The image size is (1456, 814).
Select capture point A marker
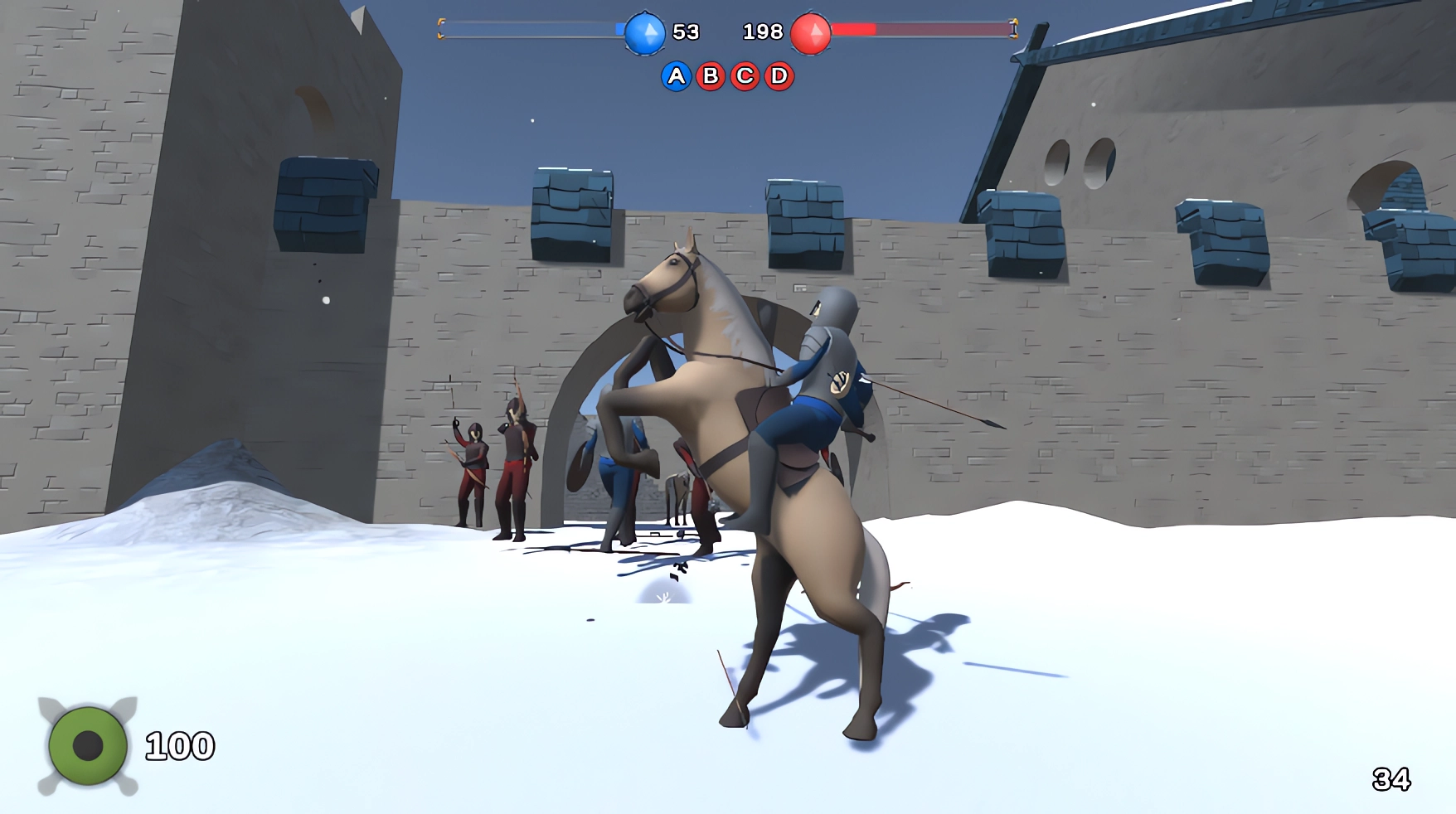point(677,75)
